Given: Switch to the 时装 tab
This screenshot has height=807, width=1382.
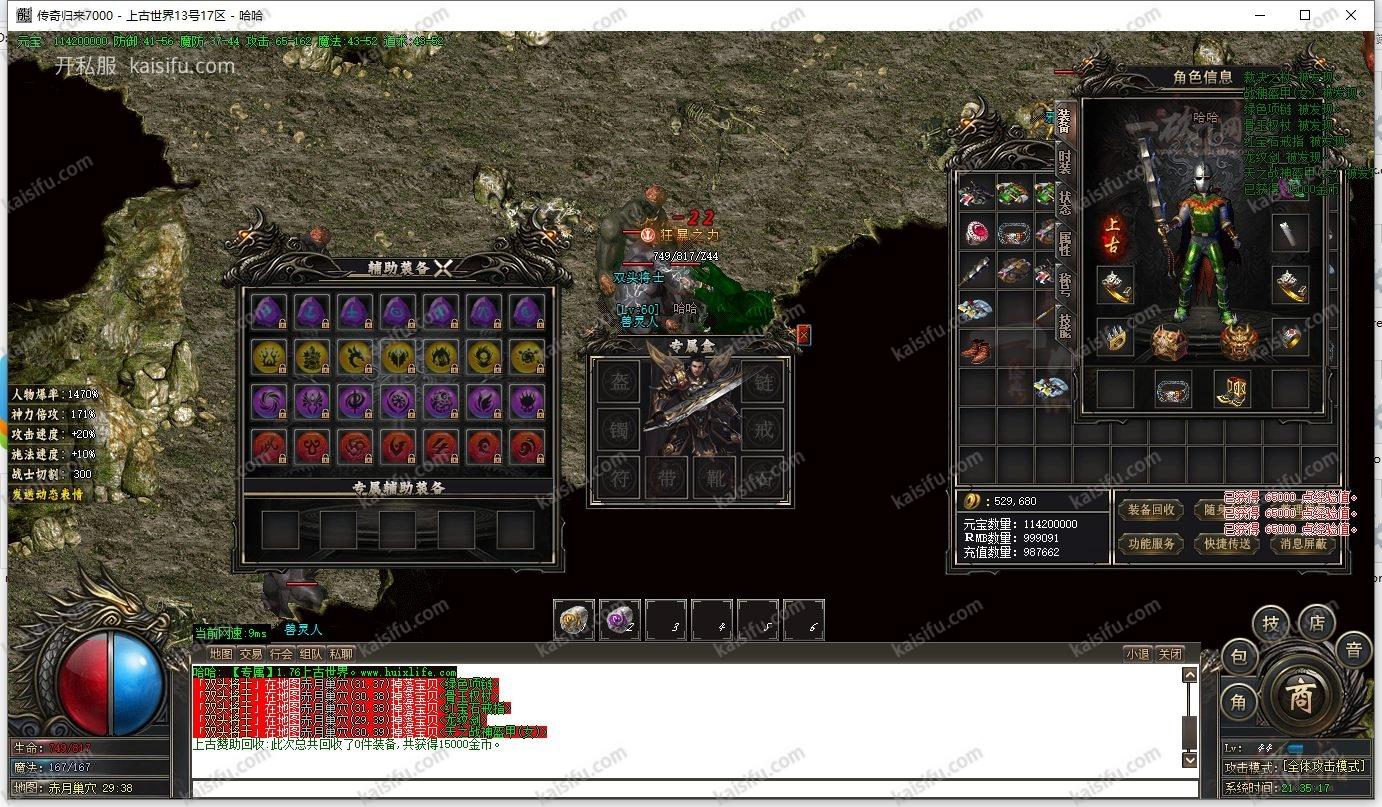Looking at the screenshot, I should pyautogui.click(x=1064, y=160).
